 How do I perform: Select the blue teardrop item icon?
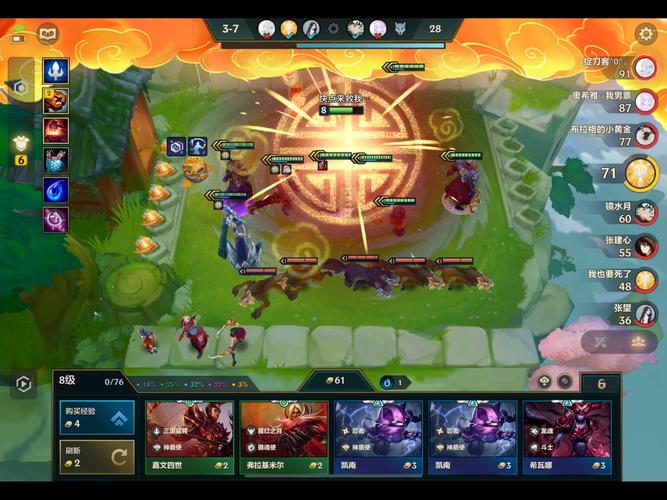coord(55,190)
